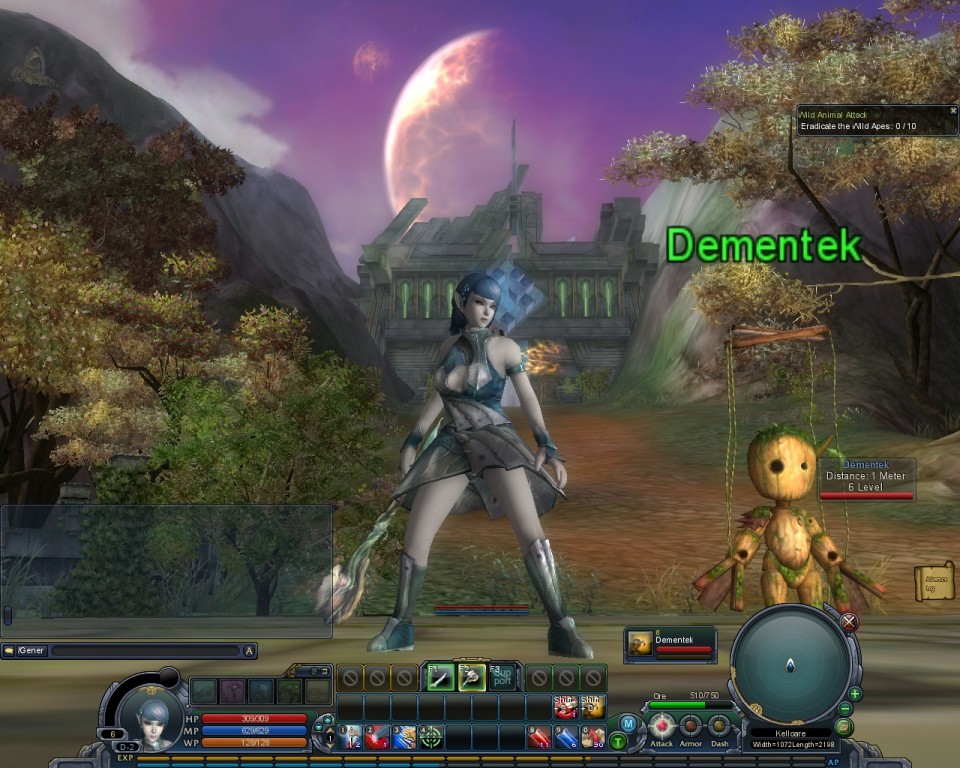Open the world map button below minimap zoom

coord(843,727)
